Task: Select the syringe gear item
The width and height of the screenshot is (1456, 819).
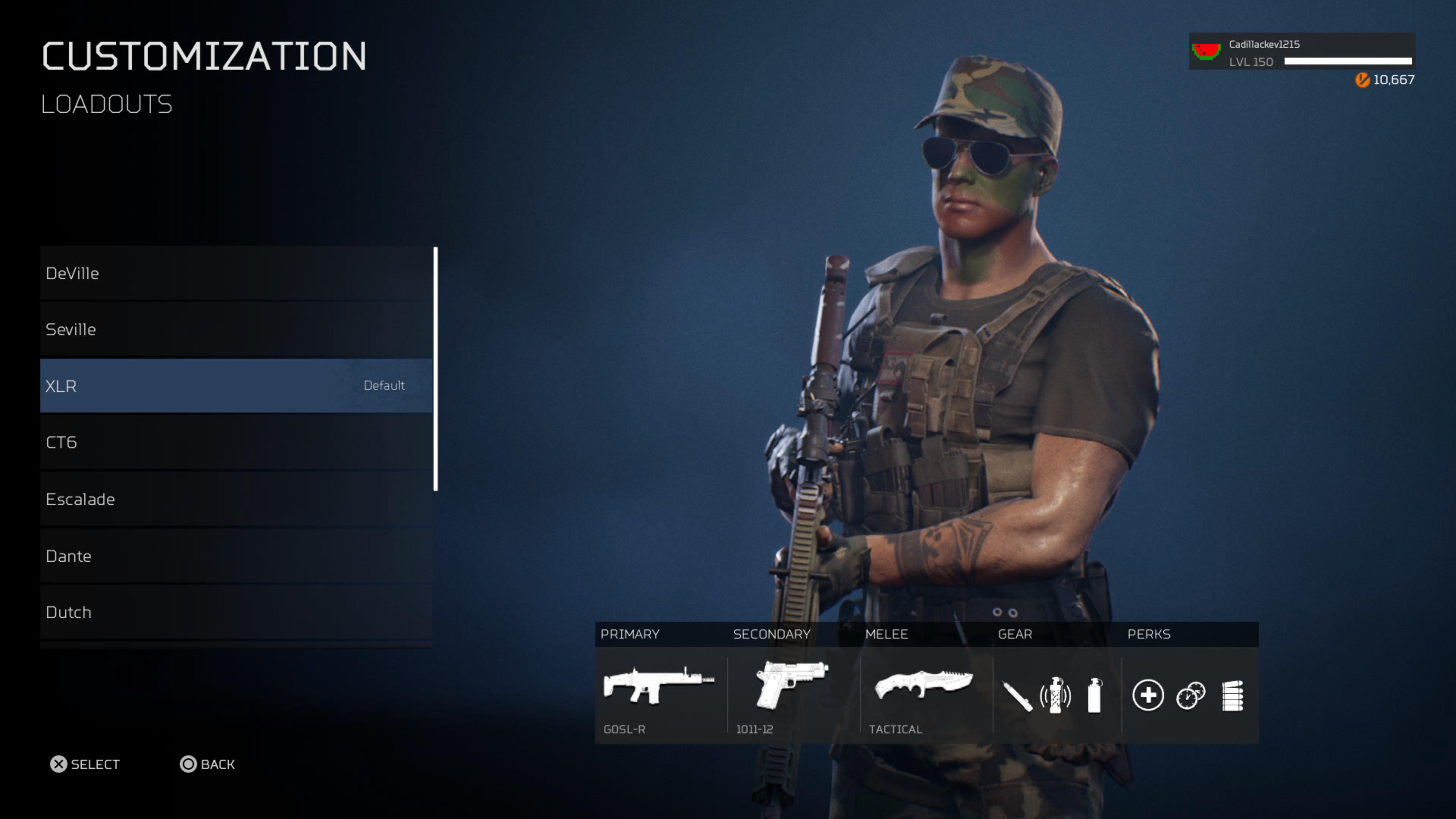Action: 1017,696
